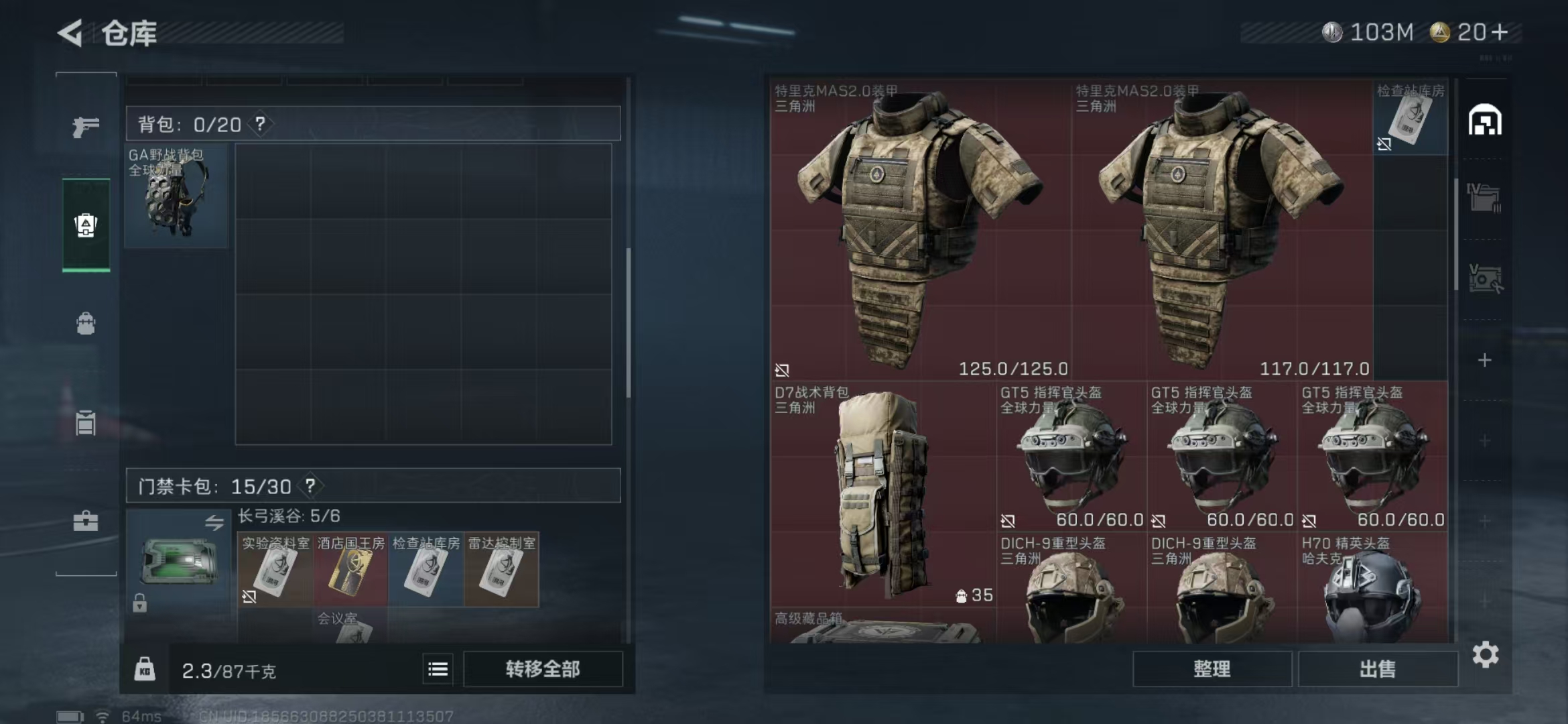The height and width of the screenshot is (724, 1568).
Task: Open the main stash house tab
Action: [x=1485, y=121]
